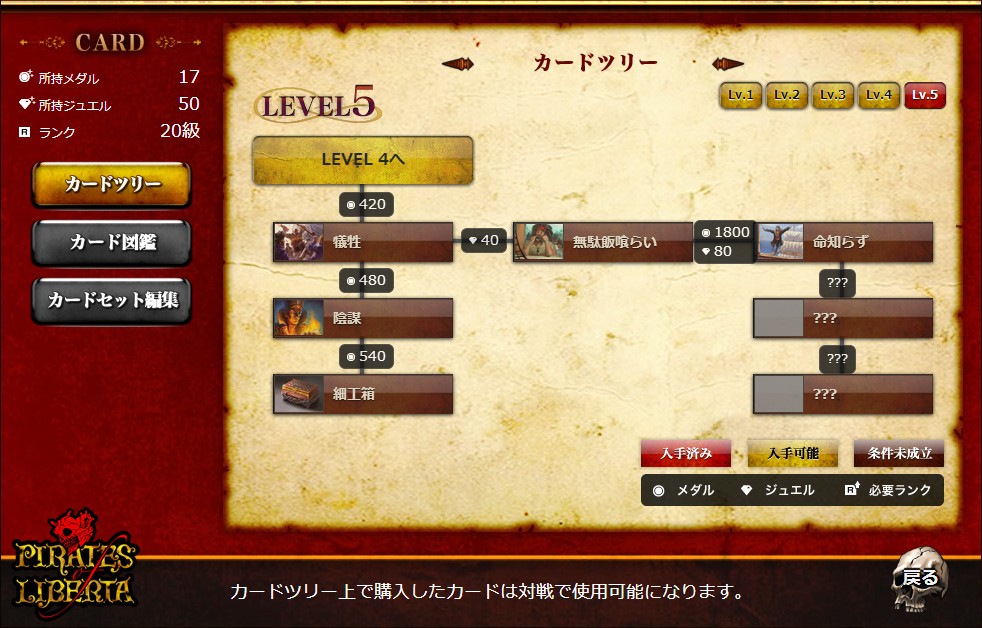This screenshot has height=628, width=982.
Task: Click the right arrow beside カードツリー title
Action: click(x=728, y=64)
